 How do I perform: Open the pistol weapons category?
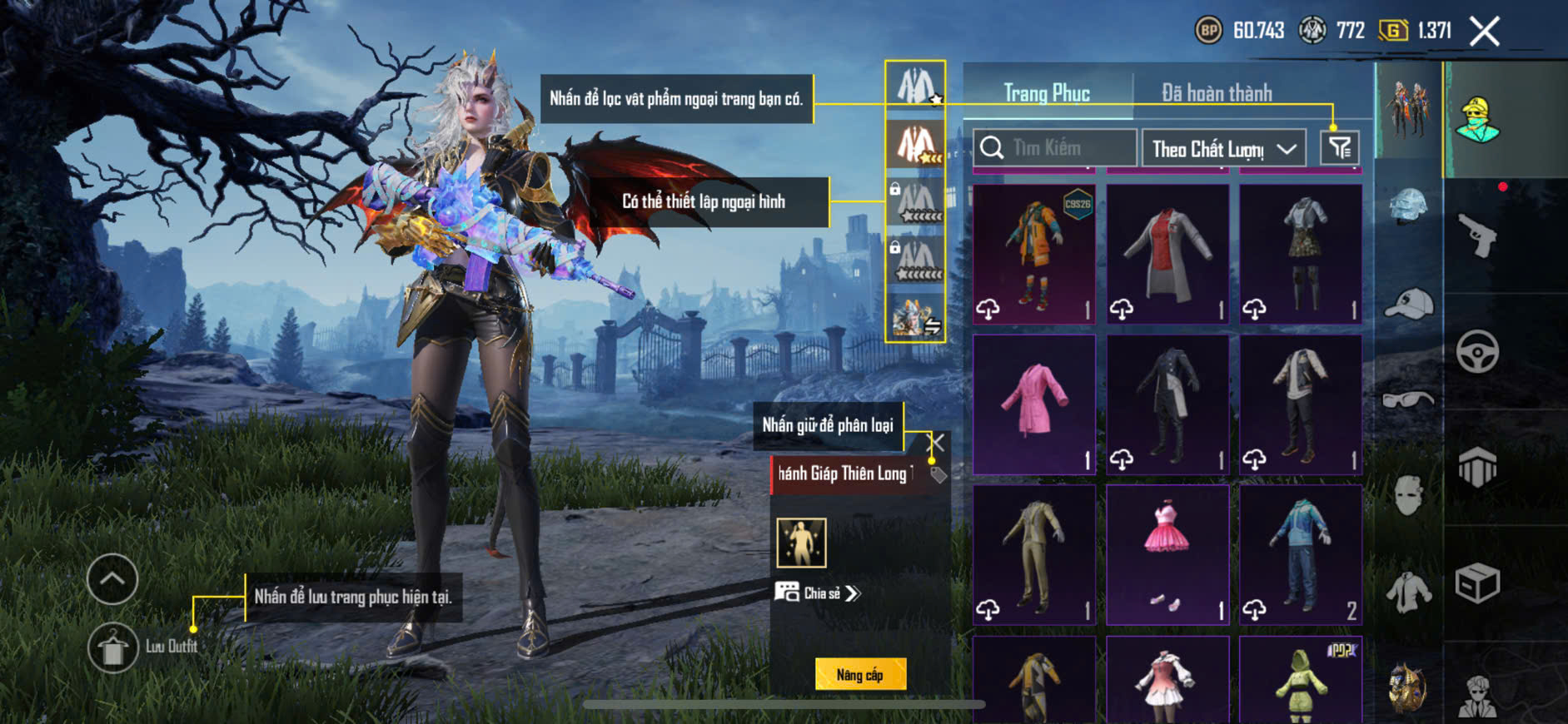click(1477, 236)
